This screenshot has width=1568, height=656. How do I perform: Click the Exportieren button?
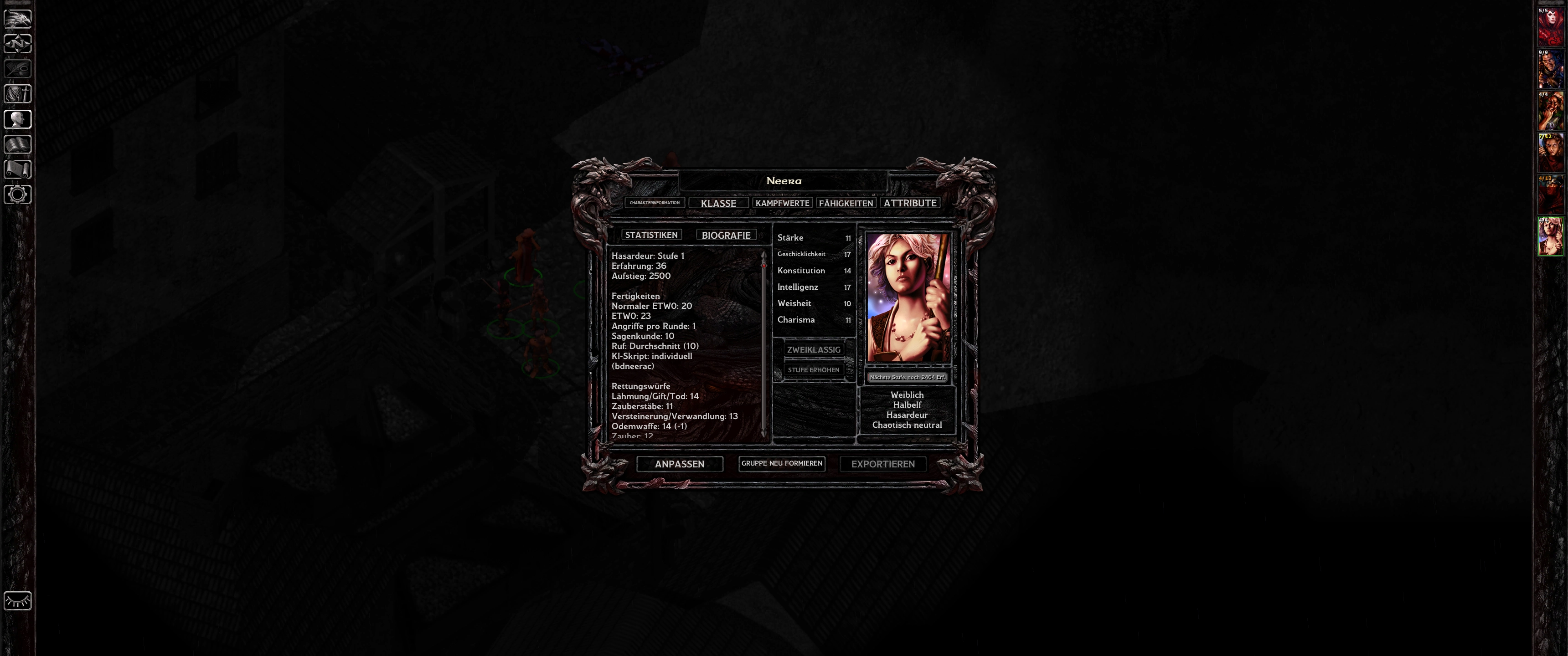point(882,464)
